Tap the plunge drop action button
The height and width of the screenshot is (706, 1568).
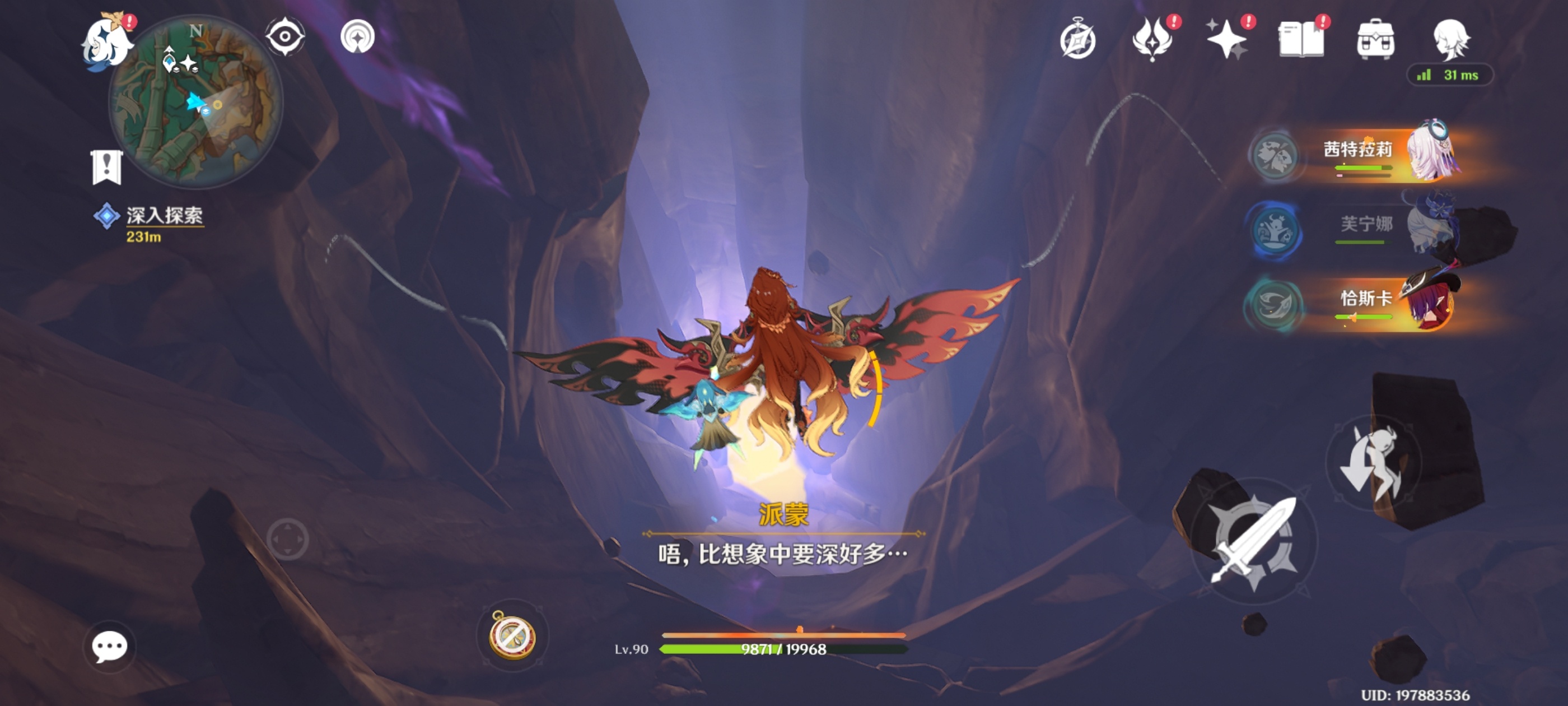coord(1373,461)
